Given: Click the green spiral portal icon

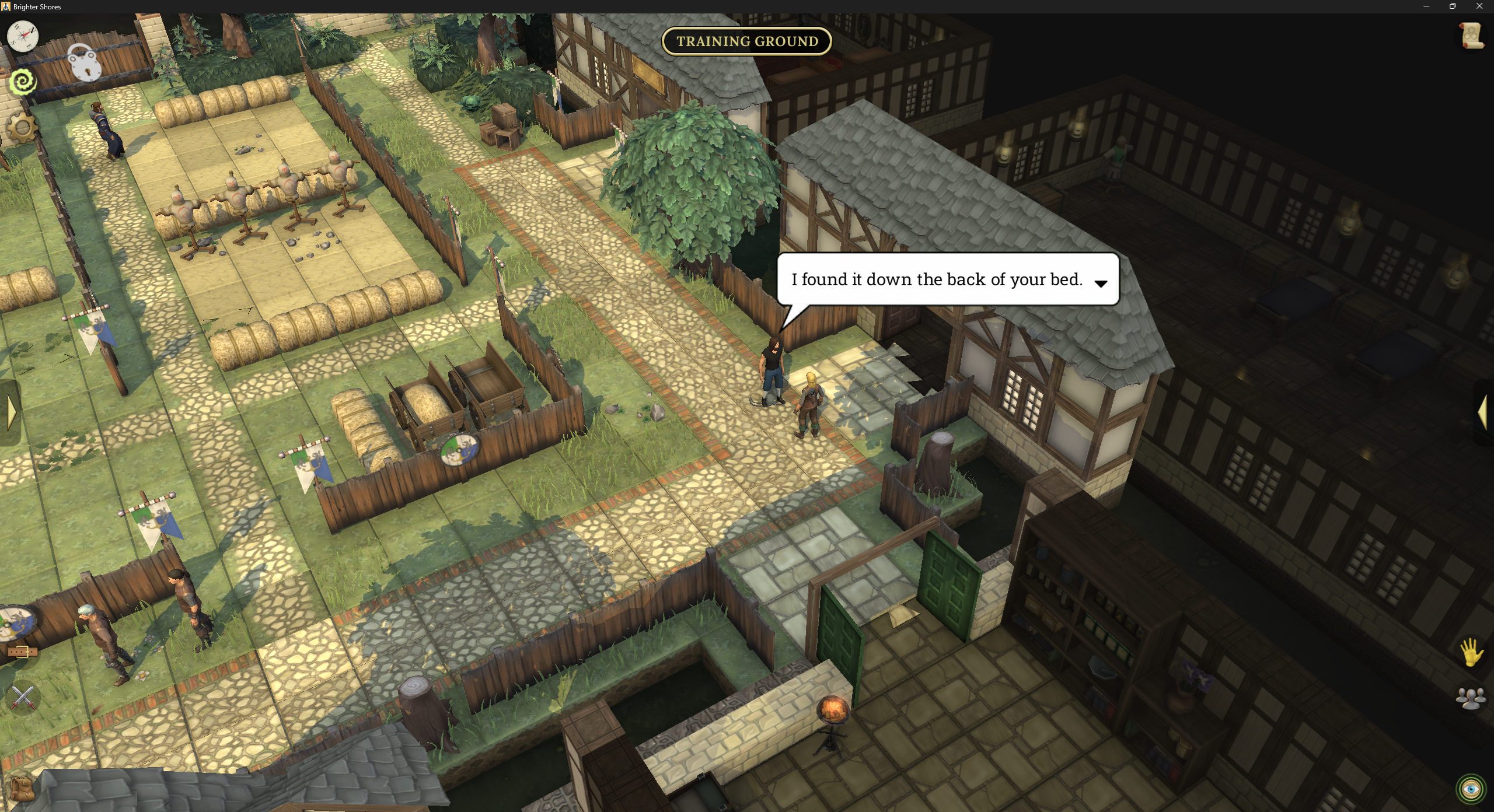Looking at the screenshot, I should point(22,82).
